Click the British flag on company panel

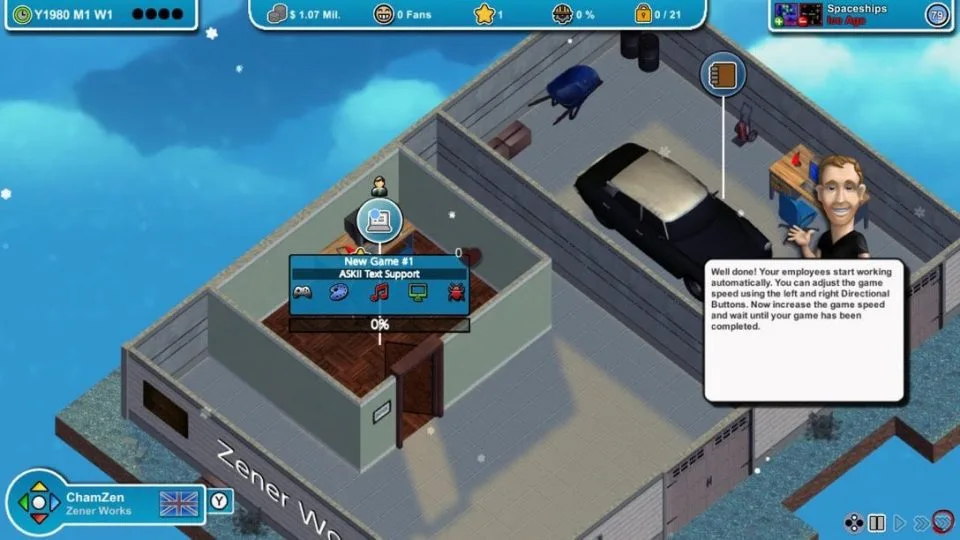coord(179,503)
